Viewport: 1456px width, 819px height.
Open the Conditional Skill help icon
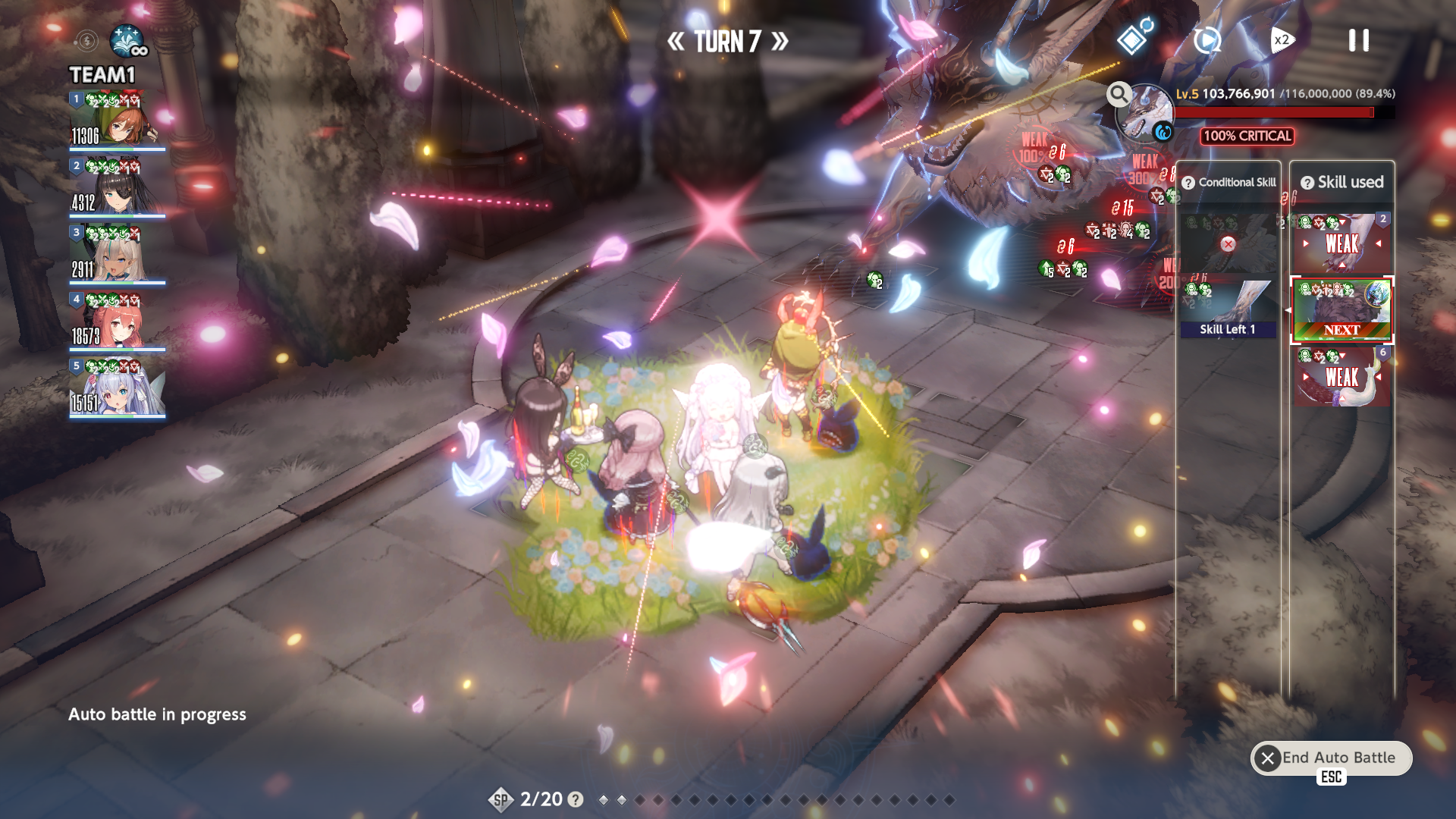pos(1188,183)
